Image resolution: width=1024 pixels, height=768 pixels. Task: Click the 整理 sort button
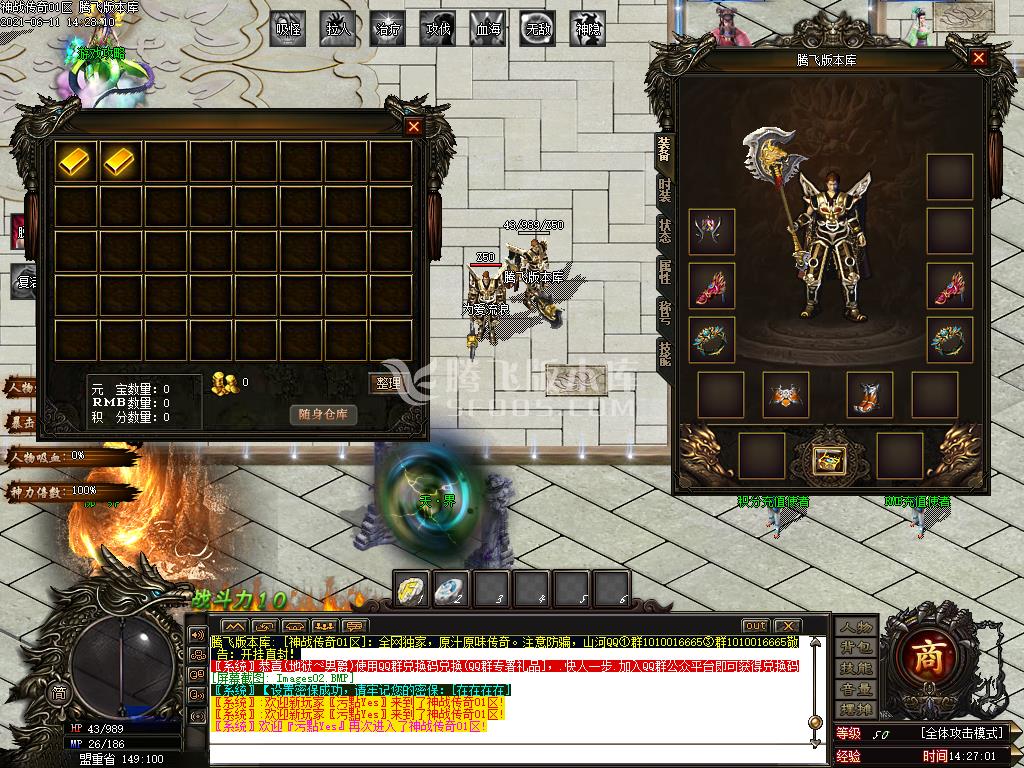387,382
